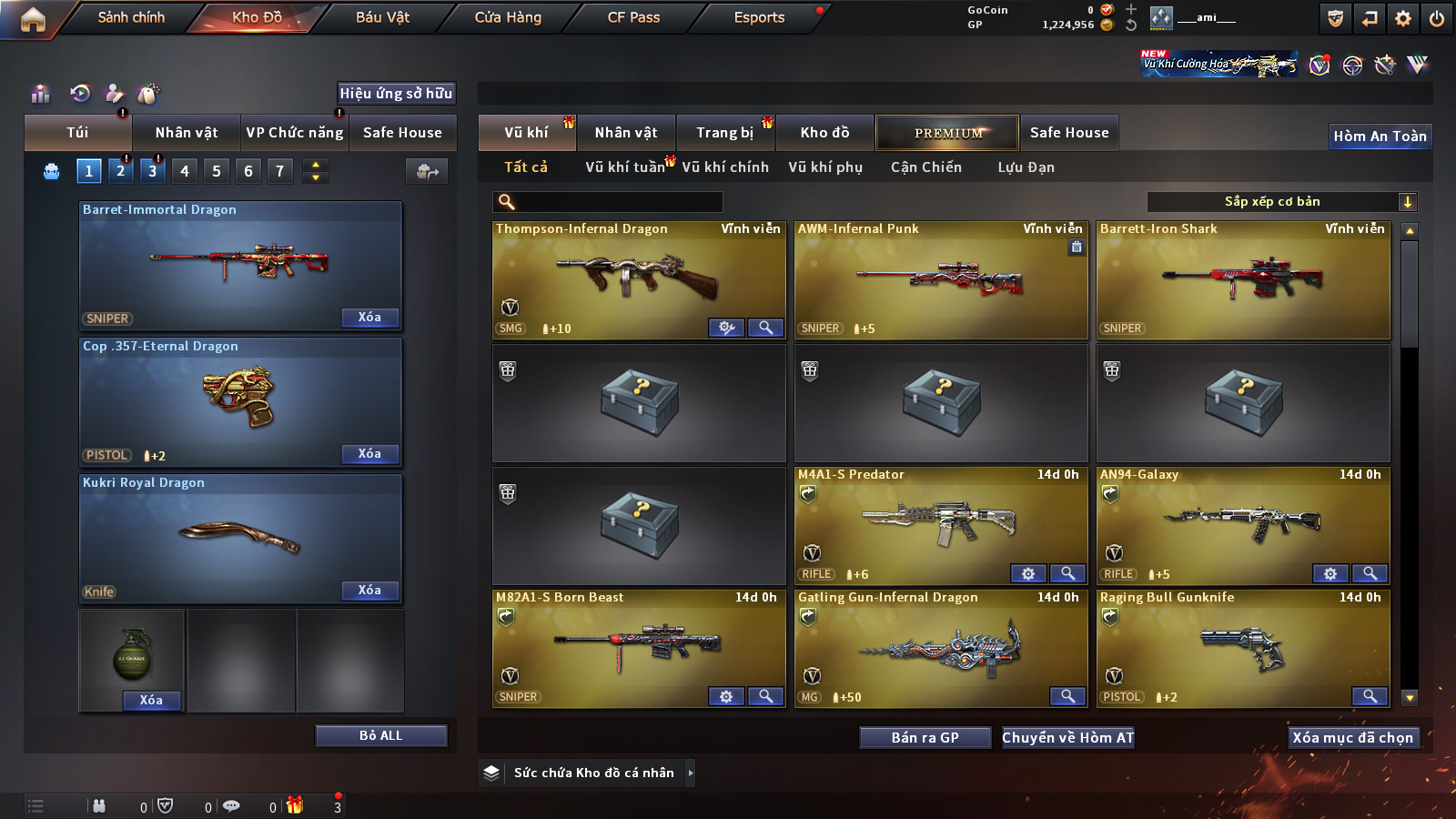Image resolution: width=1456 pixels, height=819 pixels.
Task: Open the Sảnh chính lobby tab
Action: [131, 17]
